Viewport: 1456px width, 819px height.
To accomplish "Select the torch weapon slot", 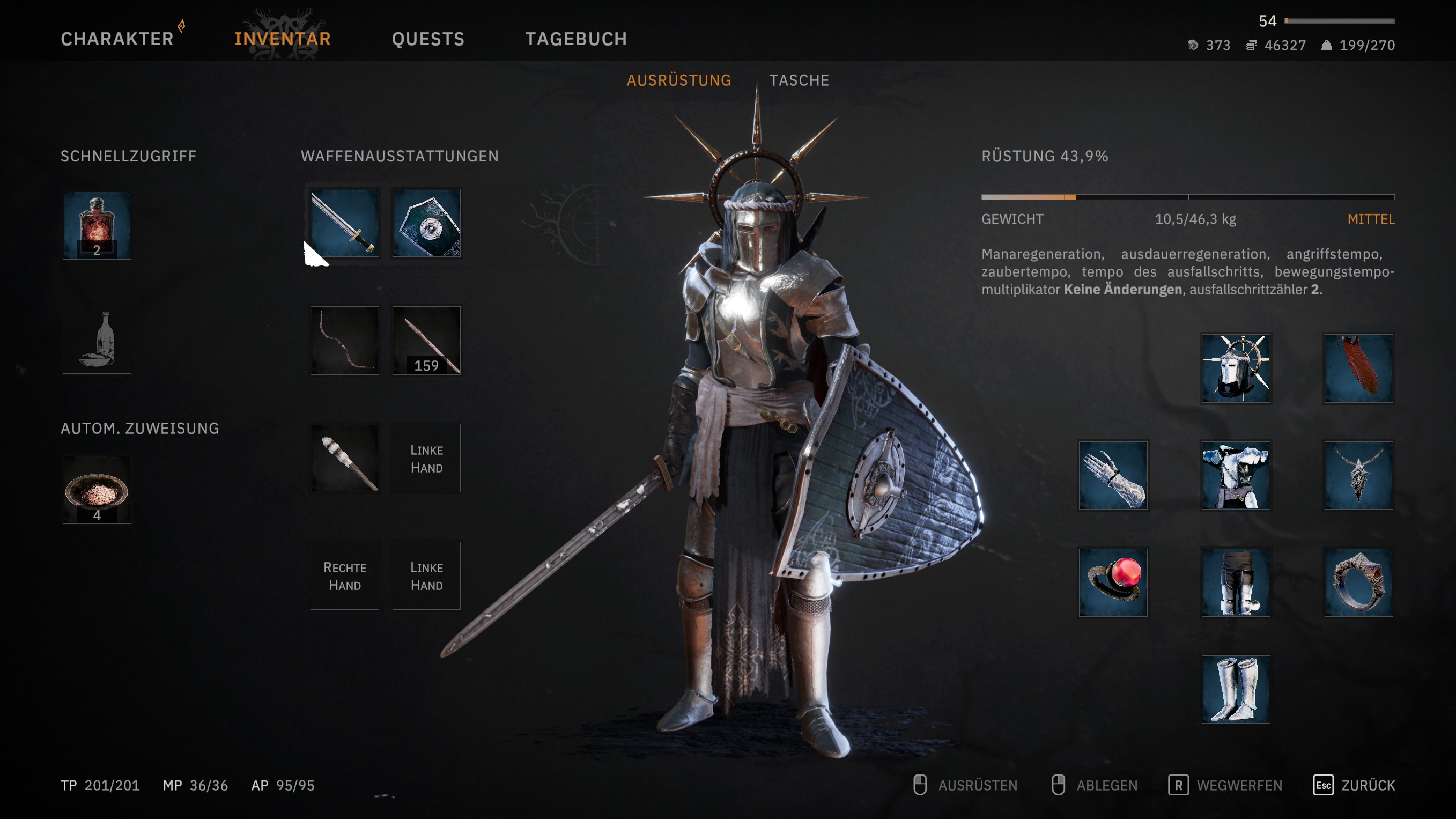I will (x=344, y=458).
